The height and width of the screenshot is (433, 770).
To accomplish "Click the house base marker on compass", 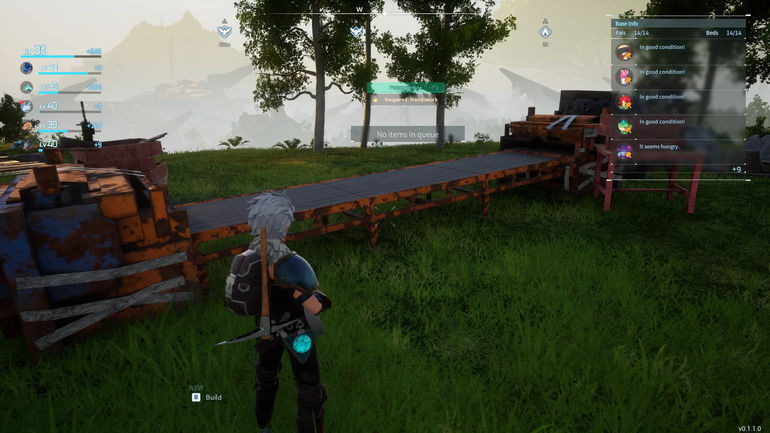I will [x=545, y=32].
